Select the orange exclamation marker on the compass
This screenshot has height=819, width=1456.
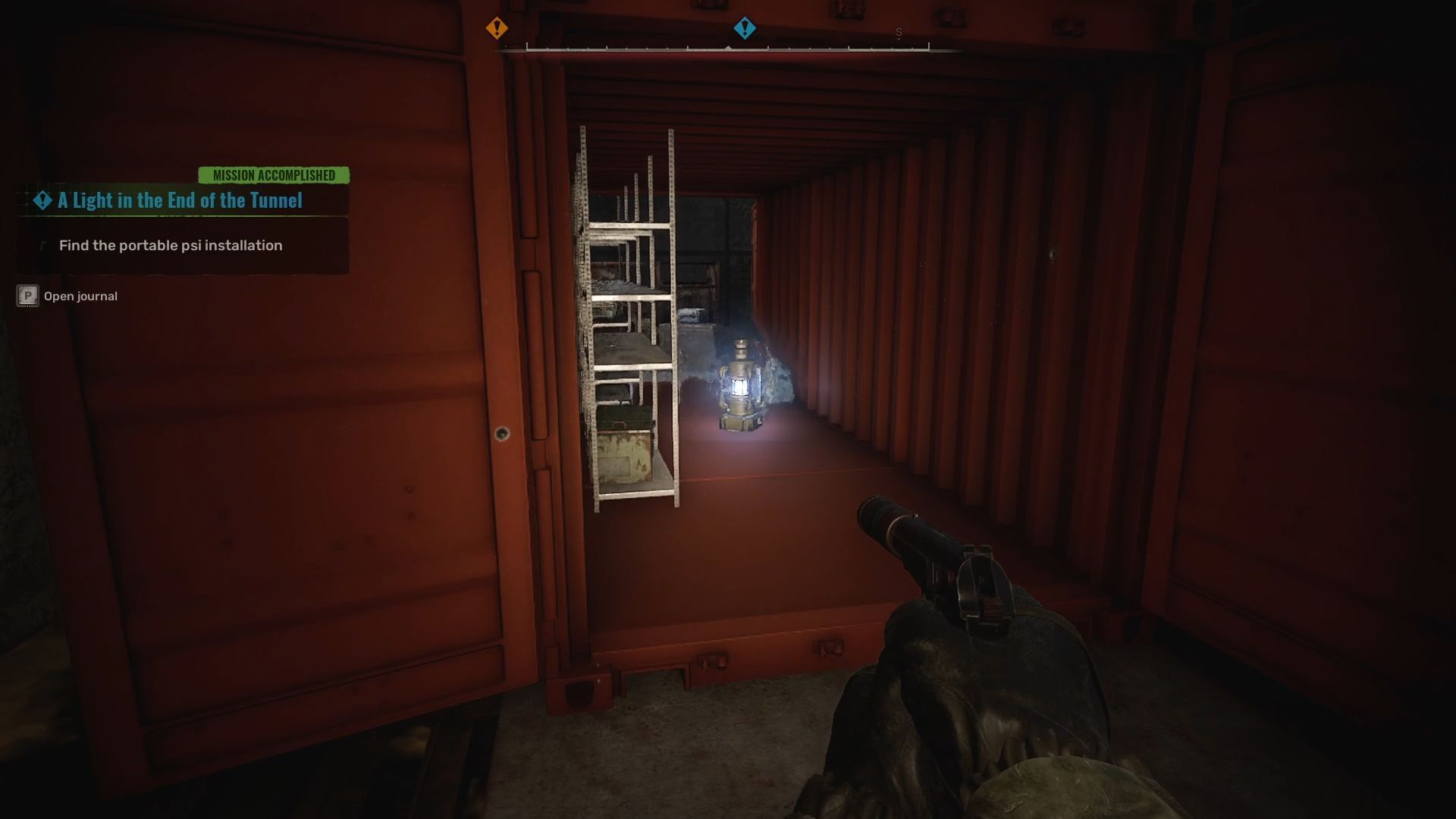497,27
